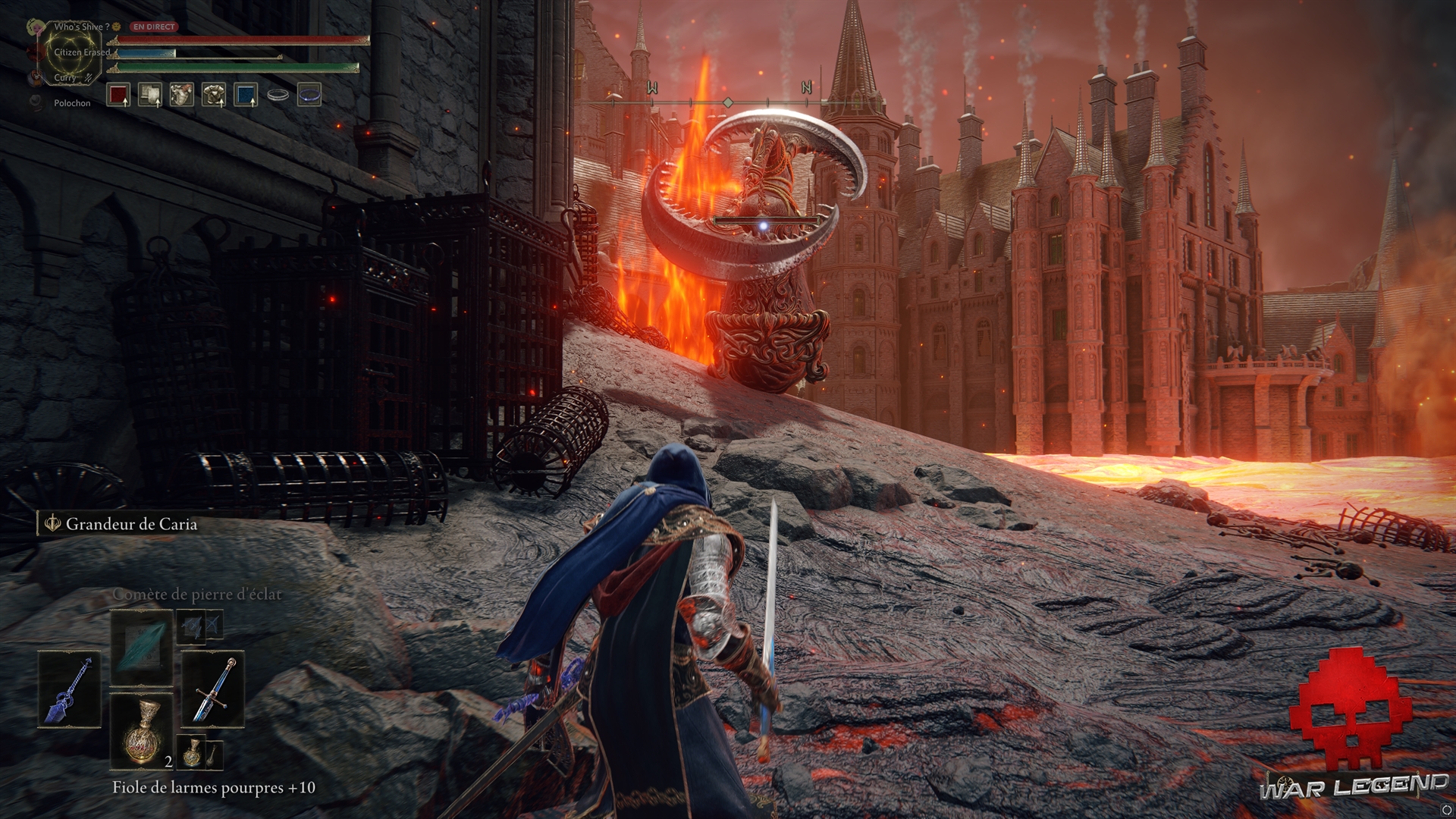
Task: Click the Polochon overlay member
Action: pos(72,103)
